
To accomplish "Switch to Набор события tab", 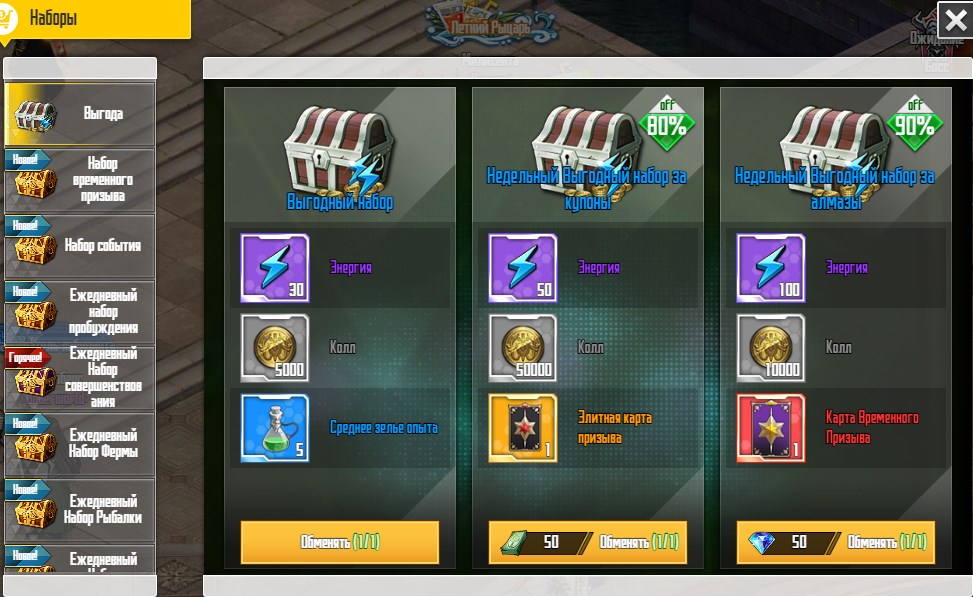I will coord(80,245).
